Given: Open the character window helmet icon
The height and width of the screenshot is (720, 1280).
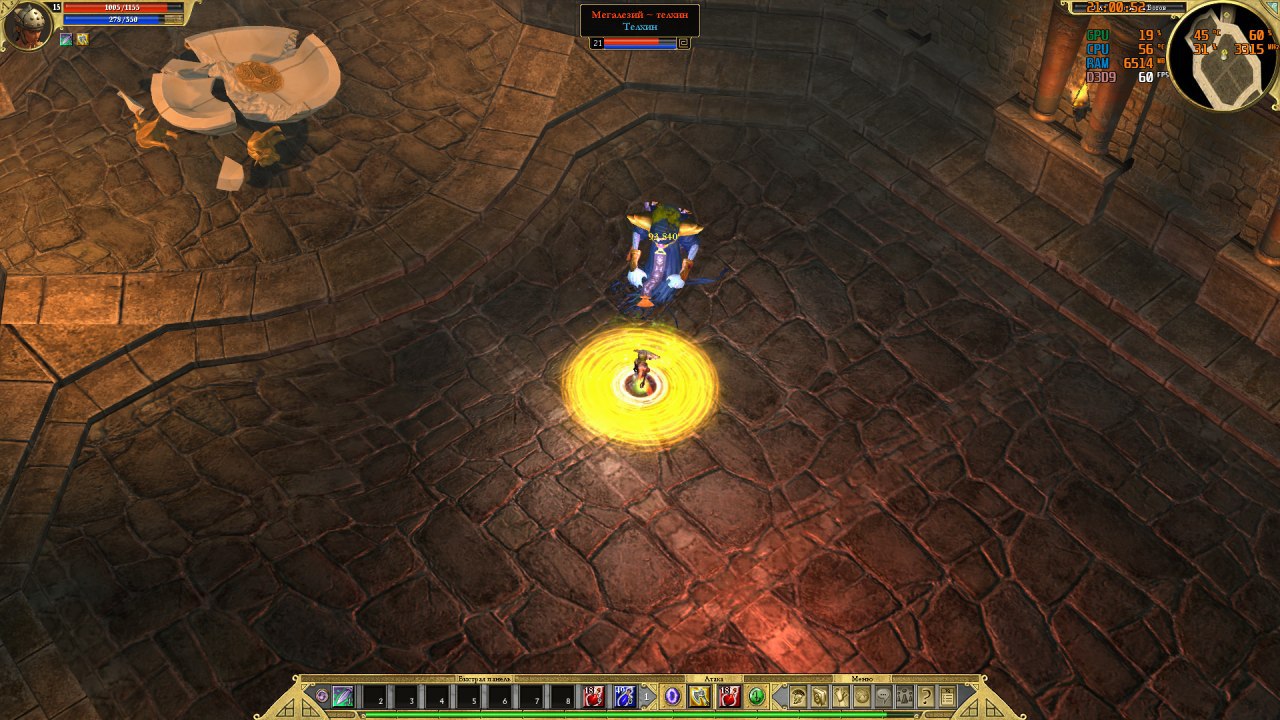Looking at the screenshot, I should click(798, 696).
